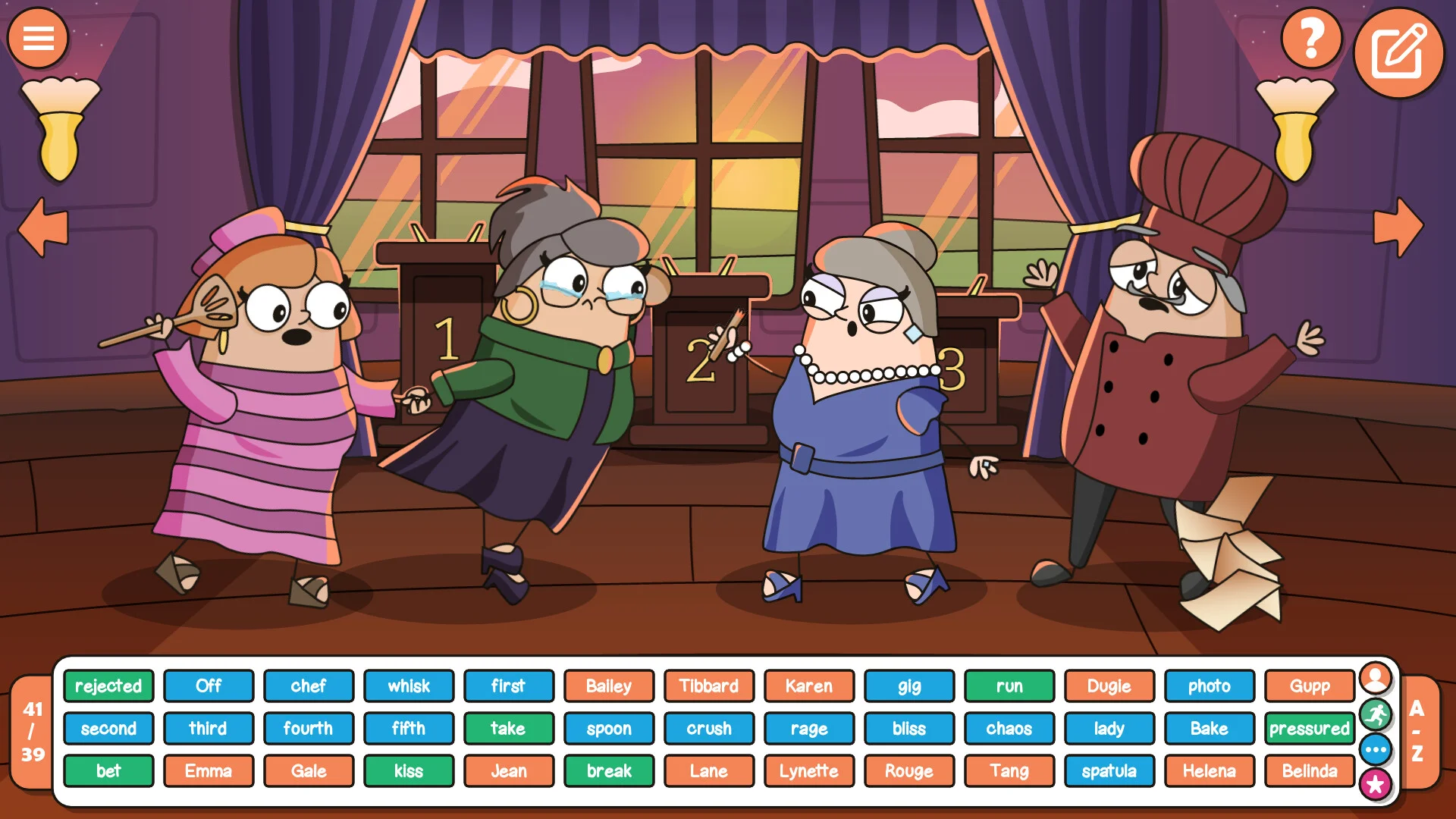Go to the next scene arrow

(x=1398, y=227)
